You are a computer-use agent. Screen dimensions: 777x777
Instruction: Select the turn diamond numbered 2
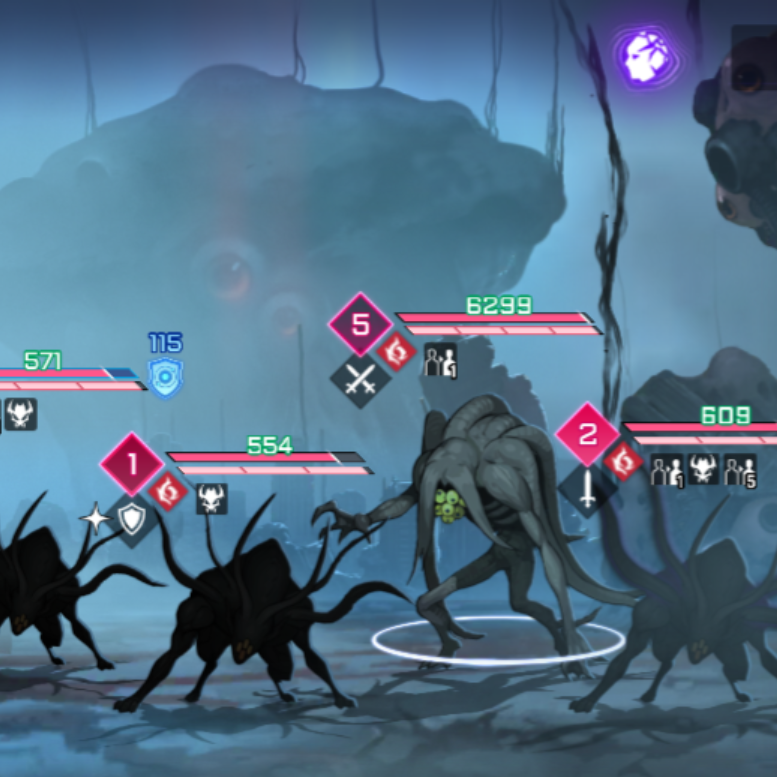pyautogui.click(x=587, y=435)
